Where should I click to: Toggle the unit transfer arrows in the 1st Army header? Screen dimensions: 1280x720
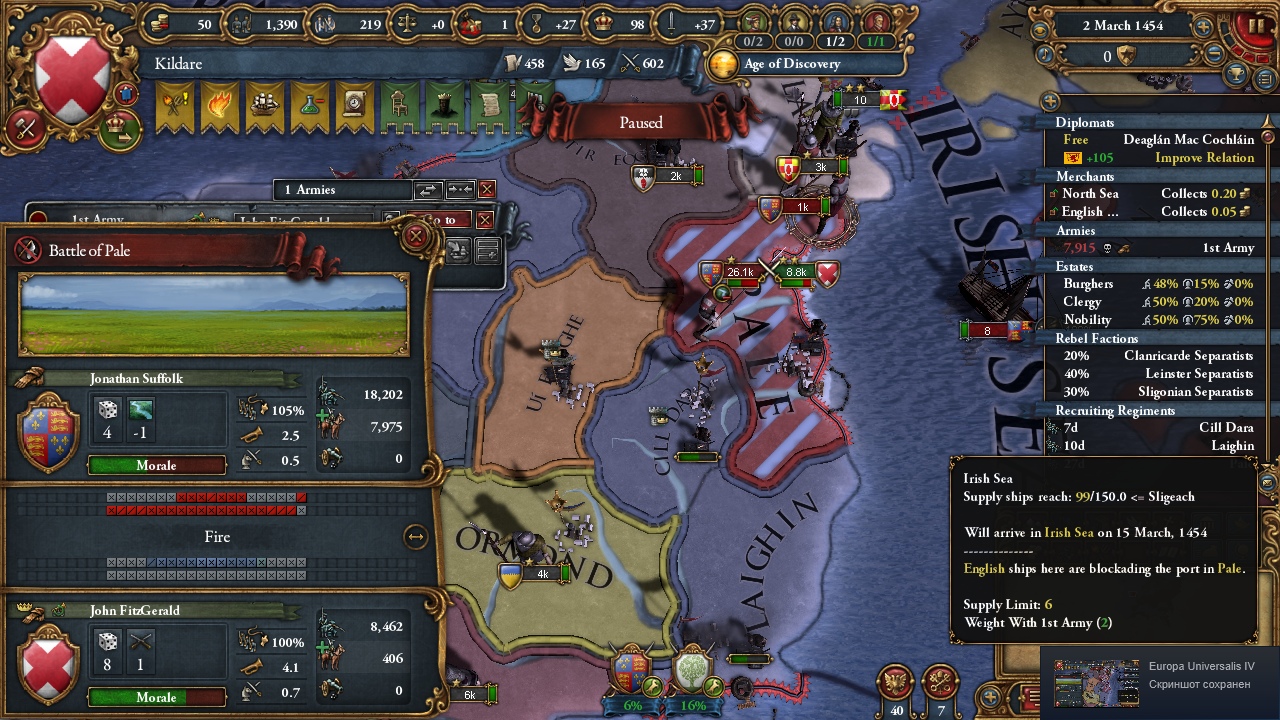[430, 189]
